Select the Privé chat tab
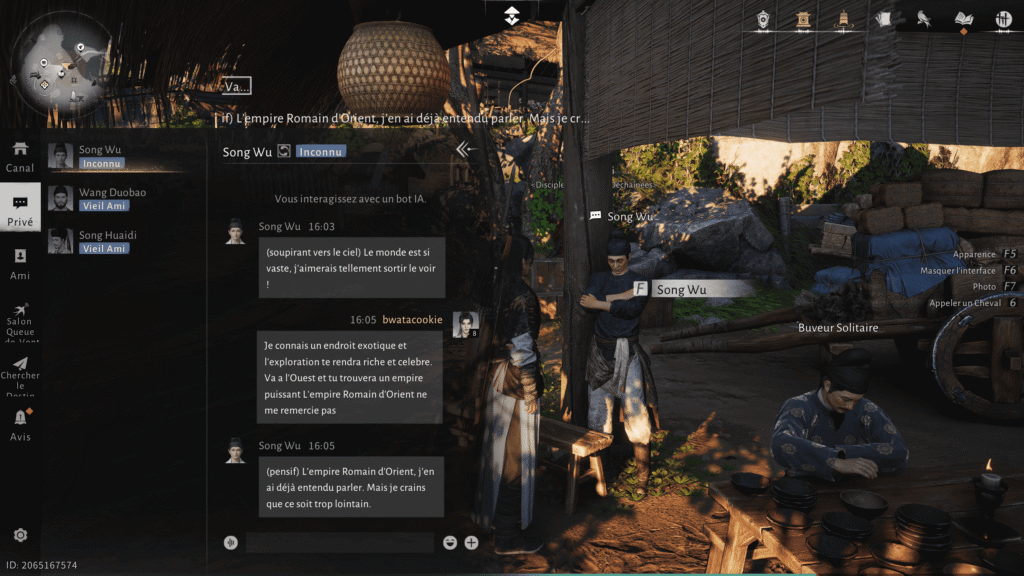Screen dimensions: 1024x576 20,210
